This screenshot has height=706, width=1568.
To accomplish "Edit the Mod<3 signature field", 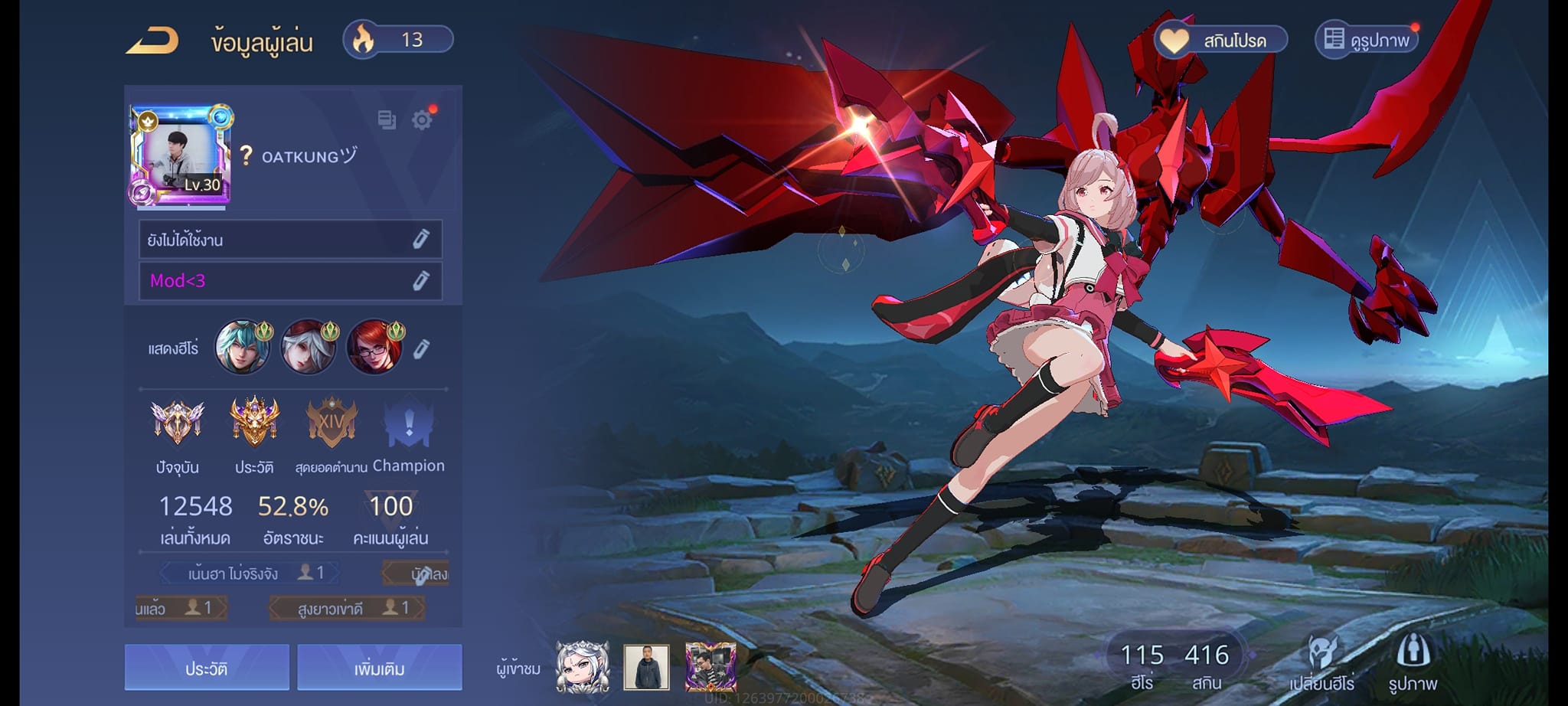I will click(x=290, y=281).
